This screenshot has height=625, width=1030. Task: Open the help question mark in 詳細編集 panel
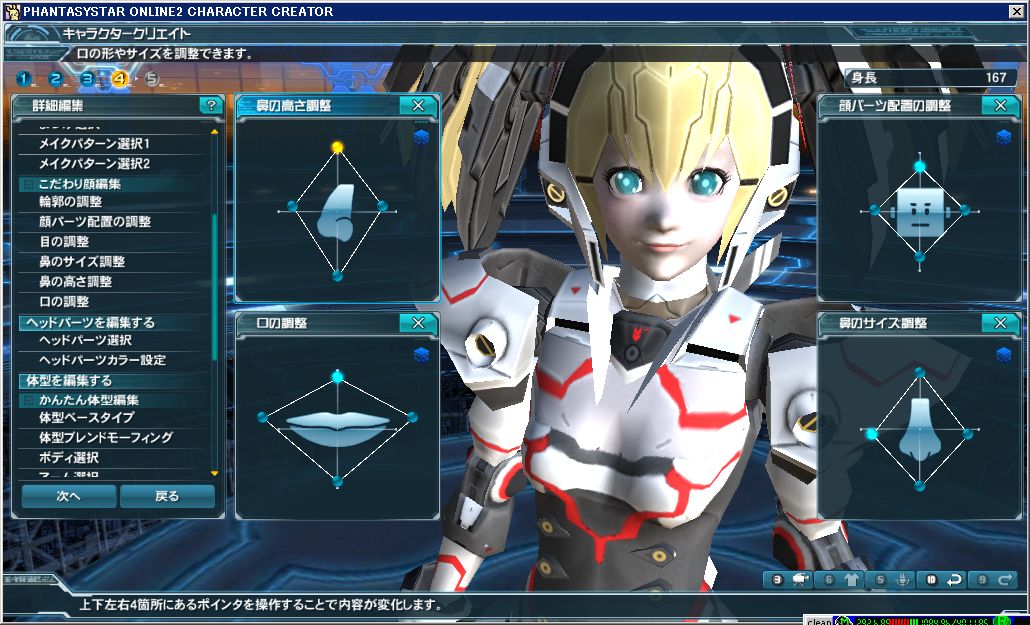point(209,105)
